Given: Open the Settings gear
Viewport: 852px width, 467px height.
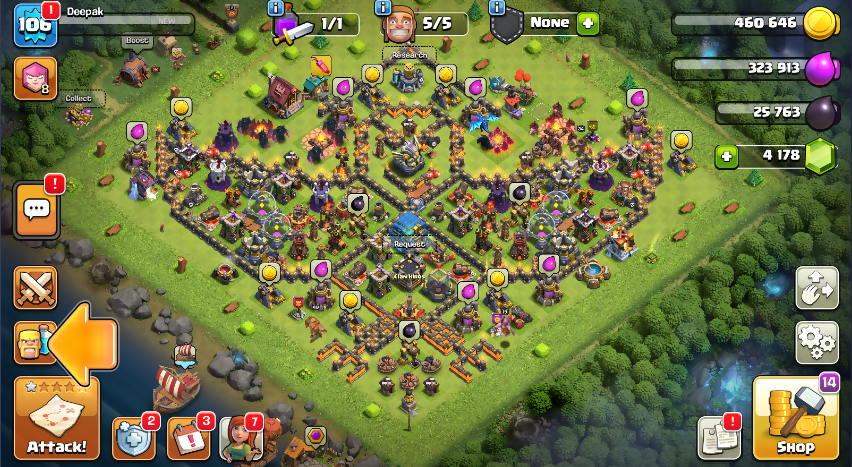Looking at the screenshot, I should (816, 342).
